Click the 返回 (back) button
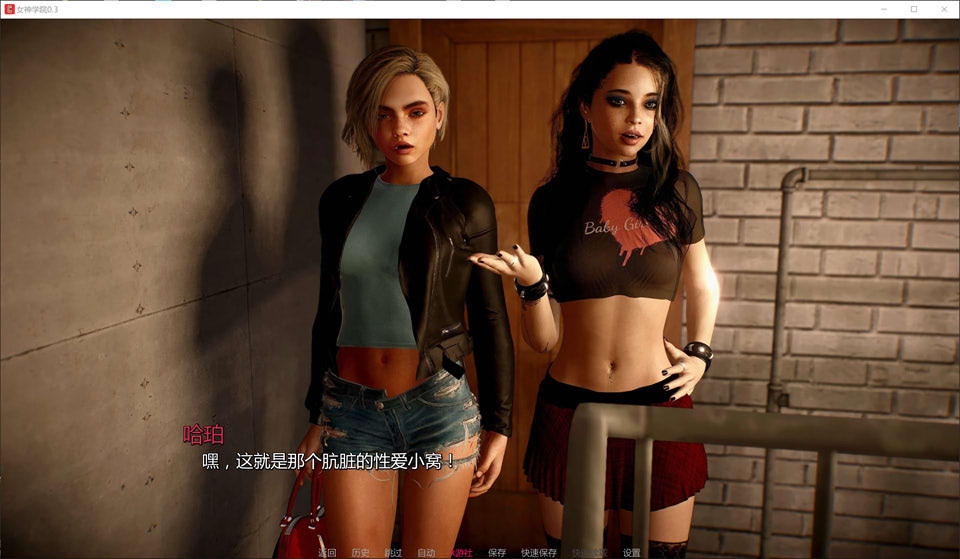 click(x=327, y=552)
